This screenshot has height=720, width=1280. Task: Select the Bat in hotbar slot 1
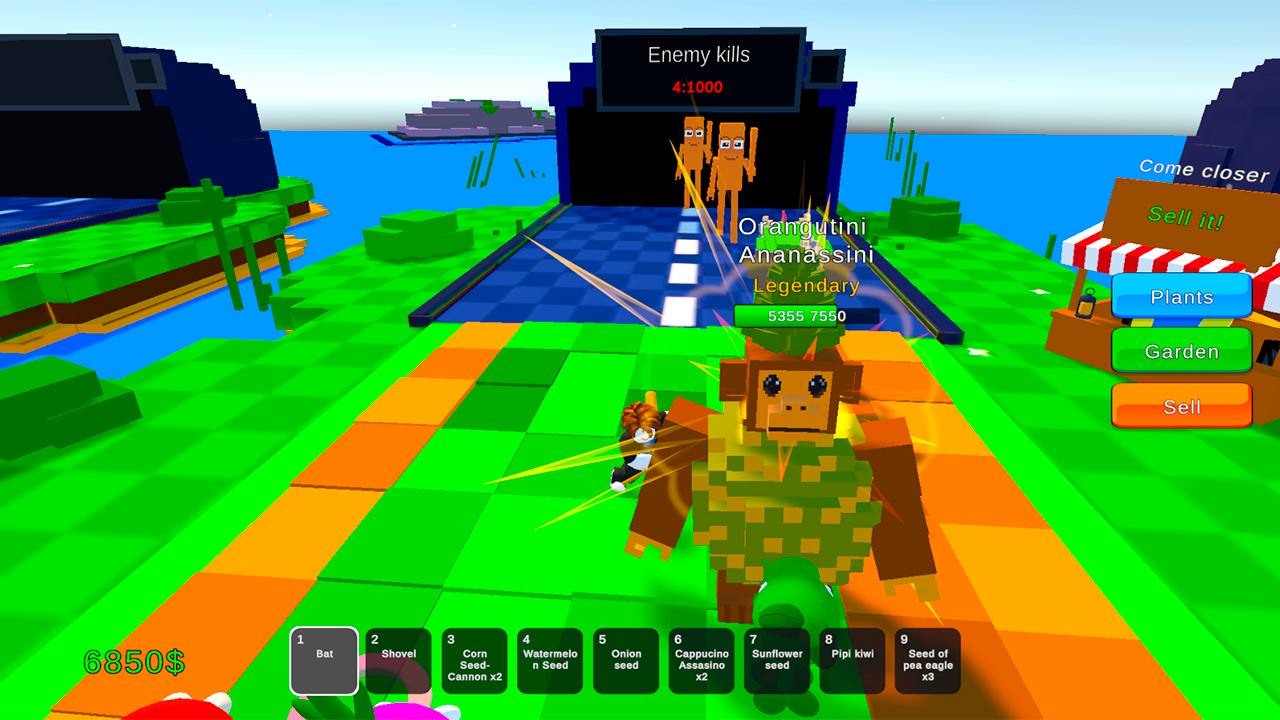coord(324,660)
